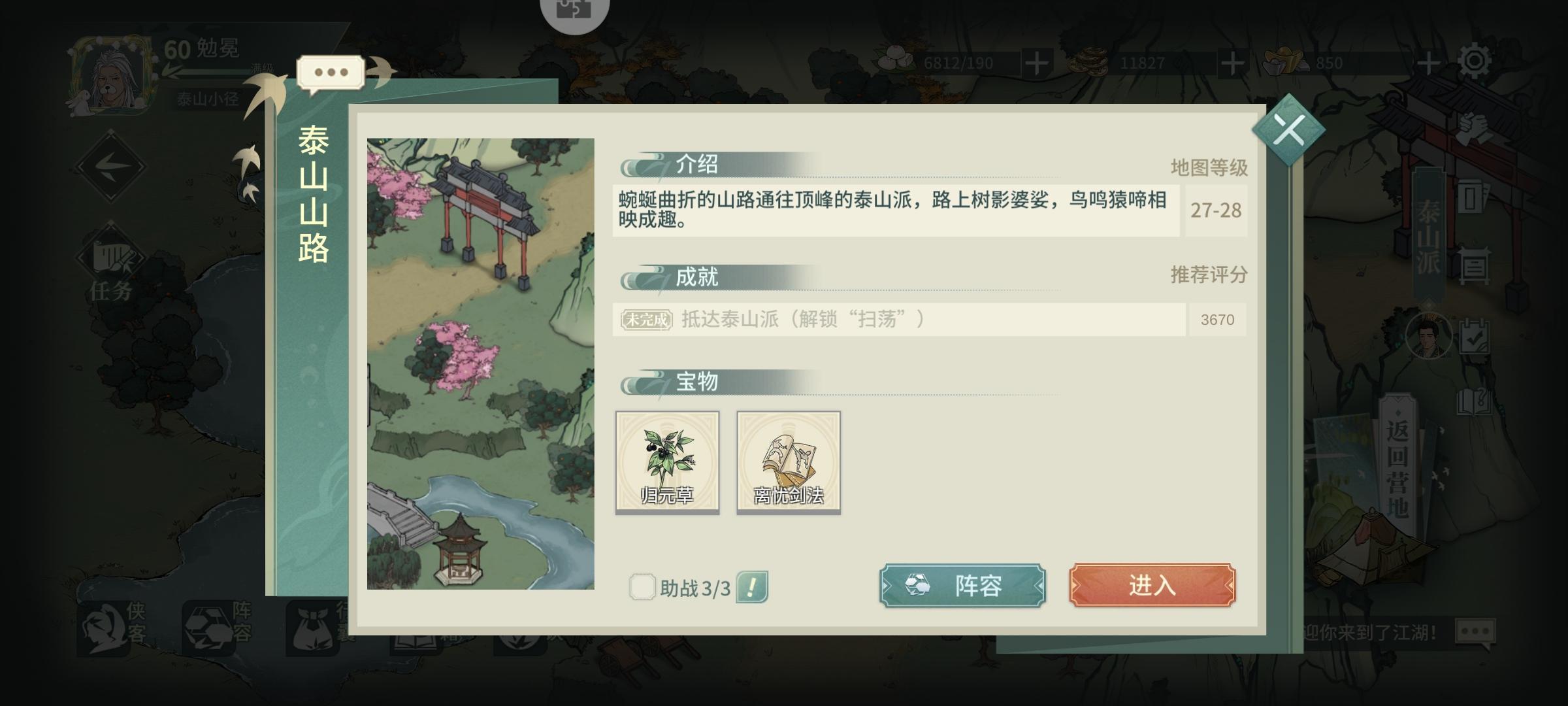Image resolution: width=1568 pixels, height=706 pixels.
Task: Select the 离忧剑法 treasure icon
Action: tap(789, 461)
